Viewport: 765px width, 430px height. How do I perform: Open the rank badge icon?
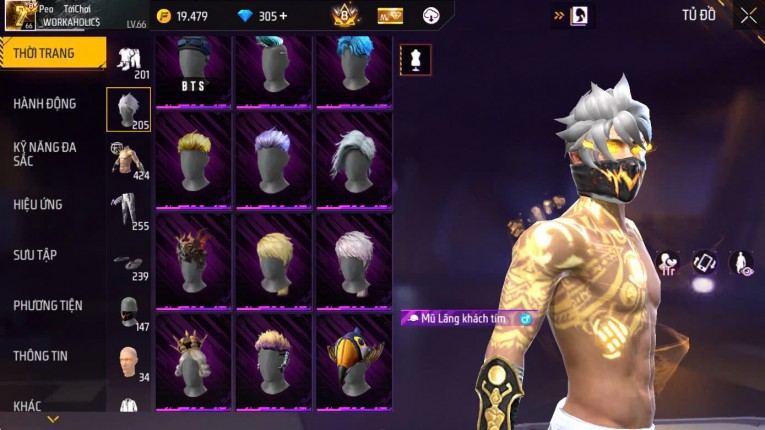(x=345, y=16)
